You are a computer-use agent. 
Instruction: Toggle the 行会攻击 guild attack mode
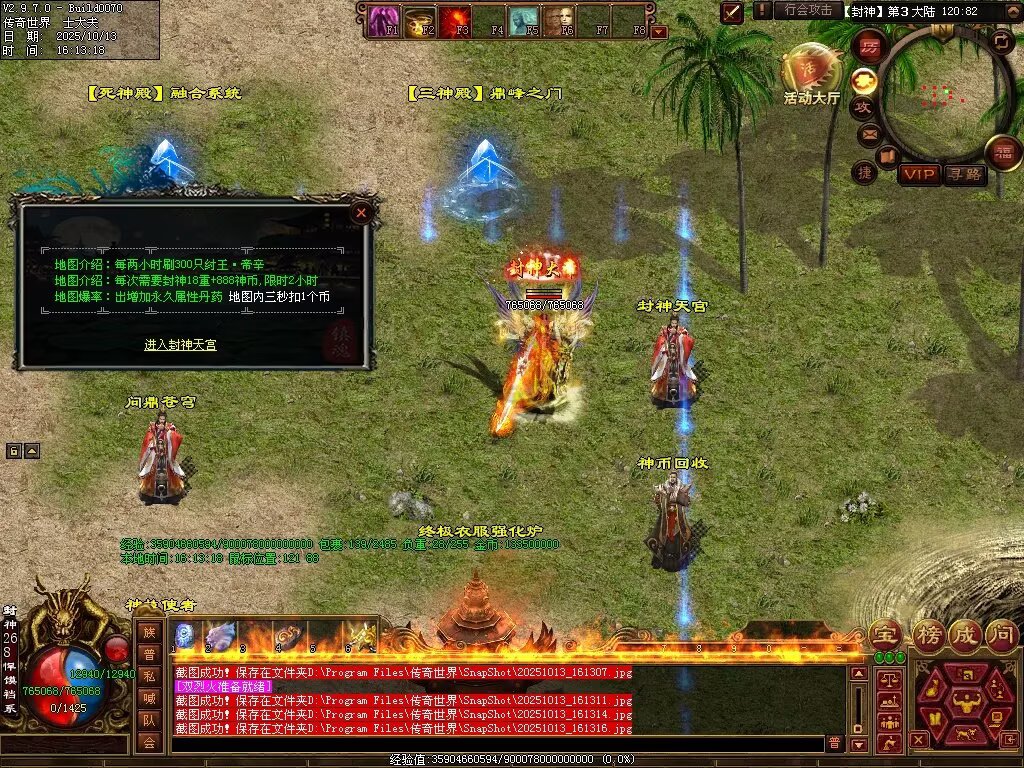tap(807, 10)
